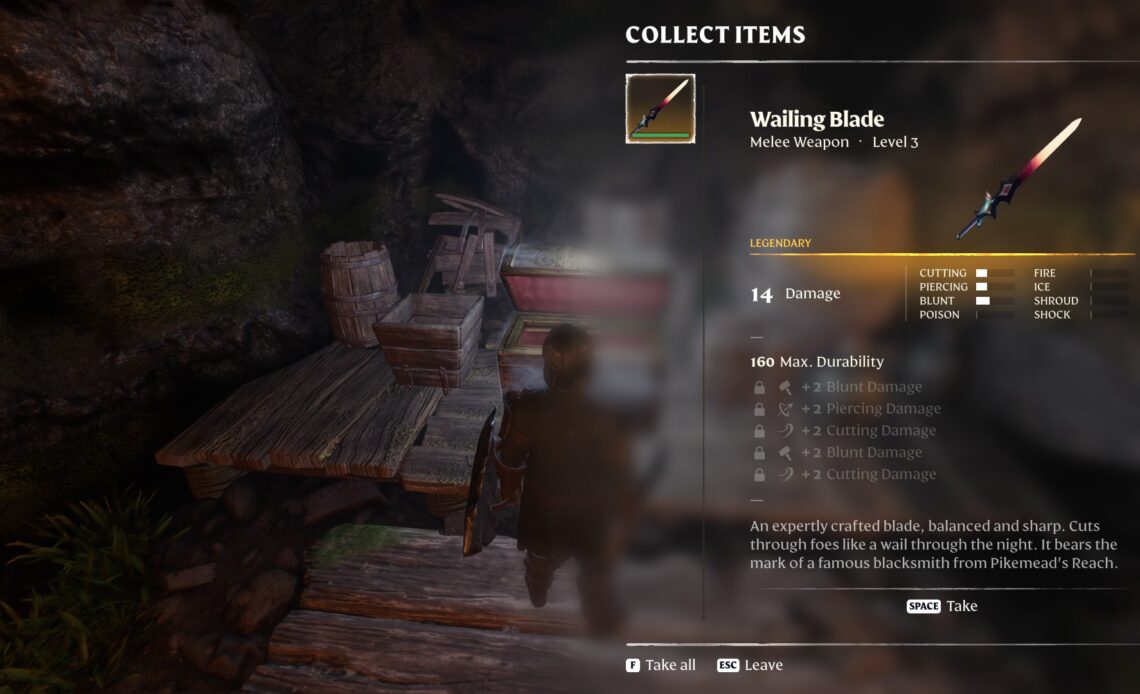This screenshot has width=1140, height=694.
Task: Choose Take all to loot everything
Action: 661,665
